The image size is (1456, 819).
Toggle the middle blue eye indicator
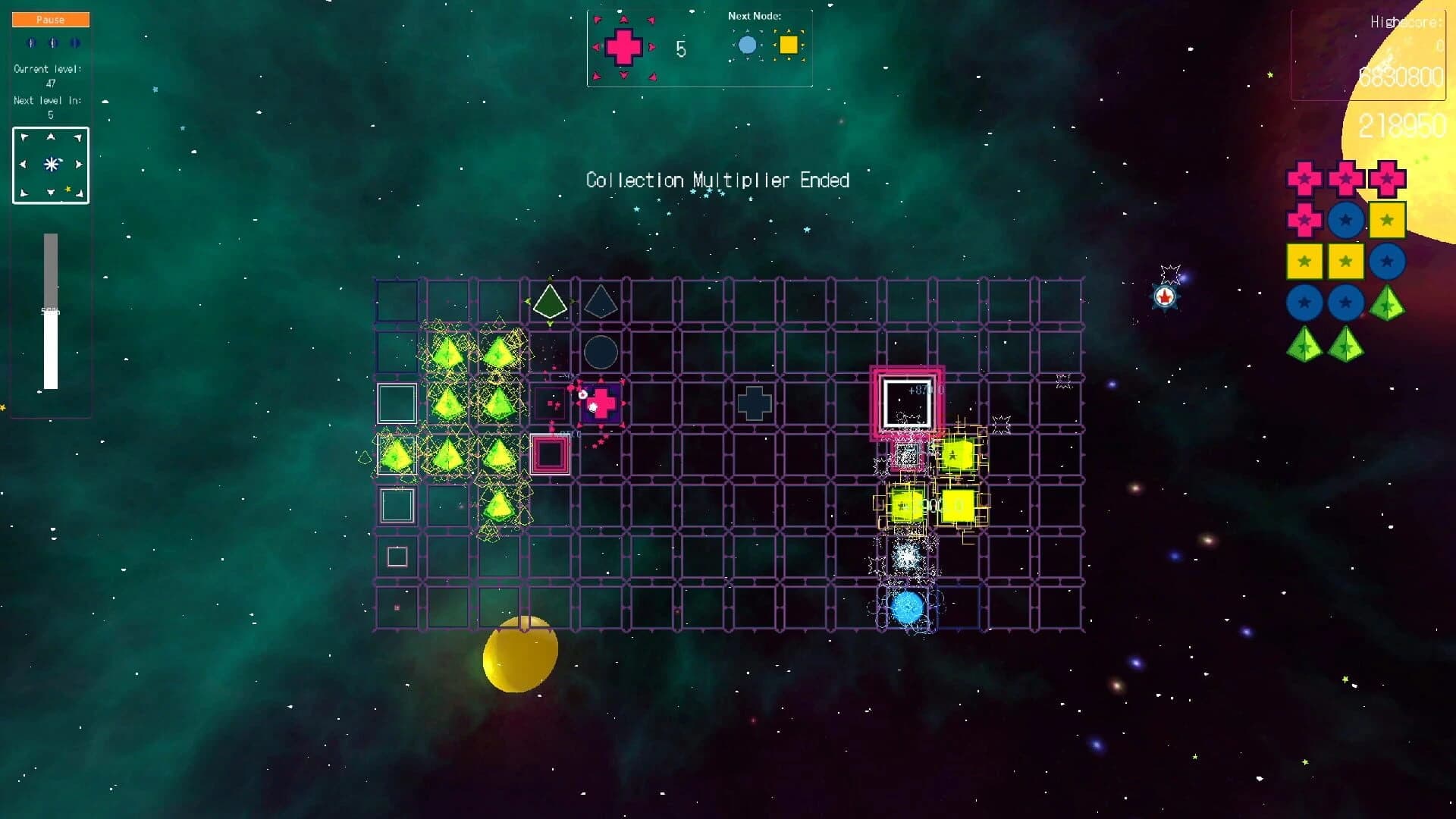pos(52,43)
